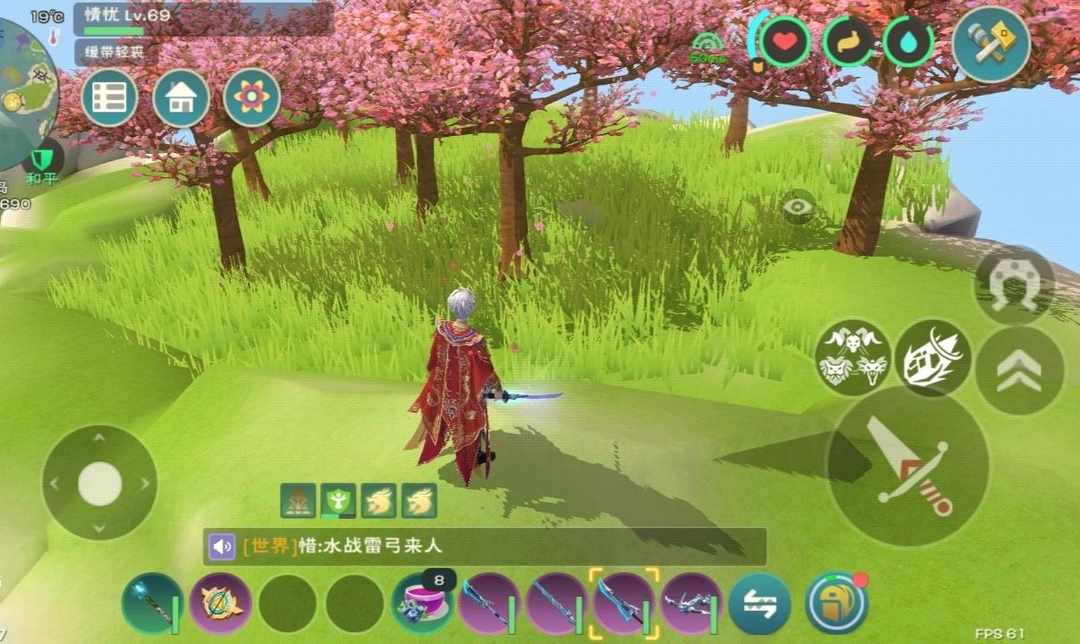
Task: Select the blue orb staff slot
Action: tap(152, 603)
